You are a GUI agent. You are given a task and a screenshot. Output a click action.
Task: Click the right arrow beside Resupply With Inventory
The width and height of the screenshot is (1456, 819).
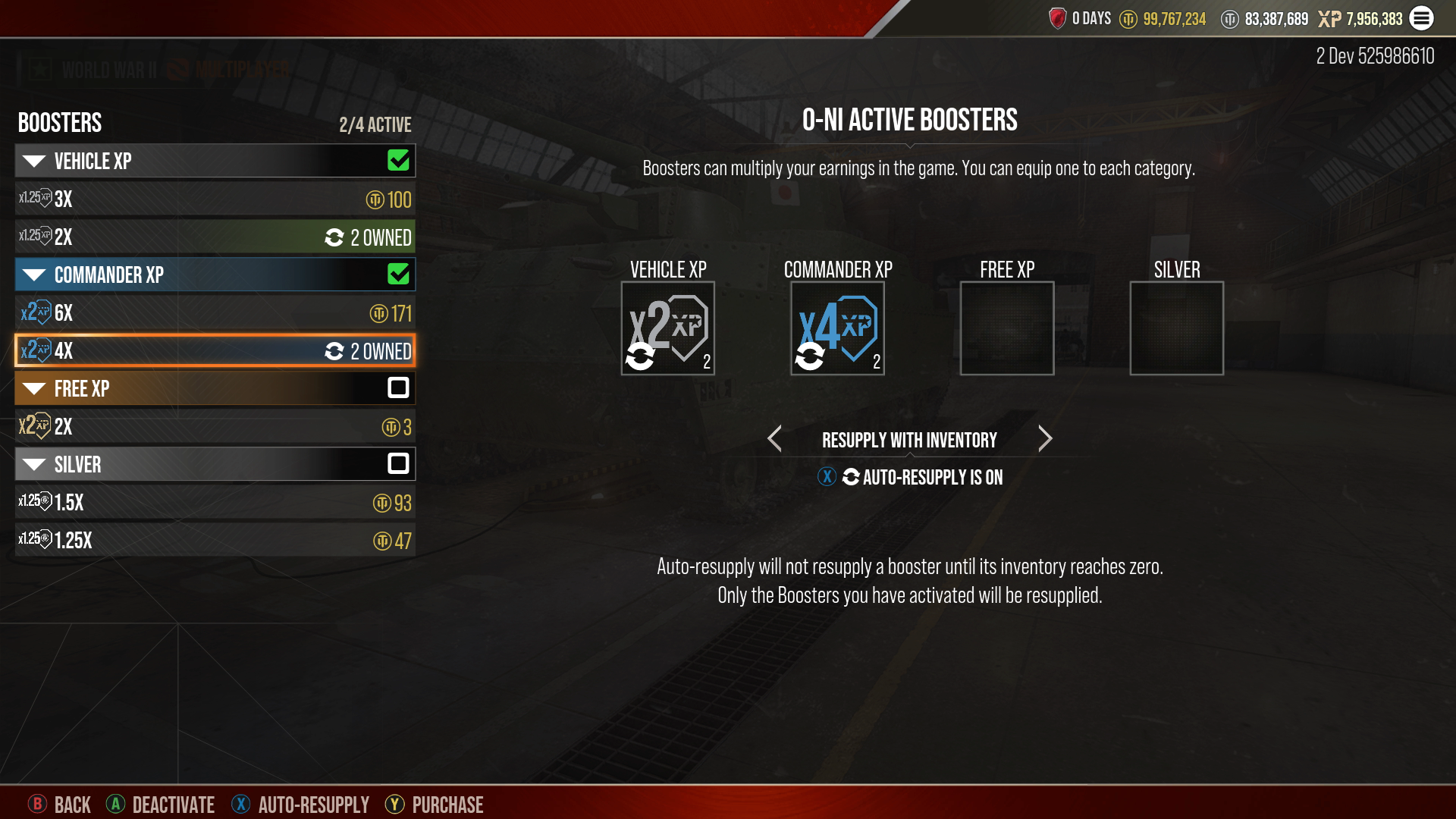click(x=1045, y=439)
